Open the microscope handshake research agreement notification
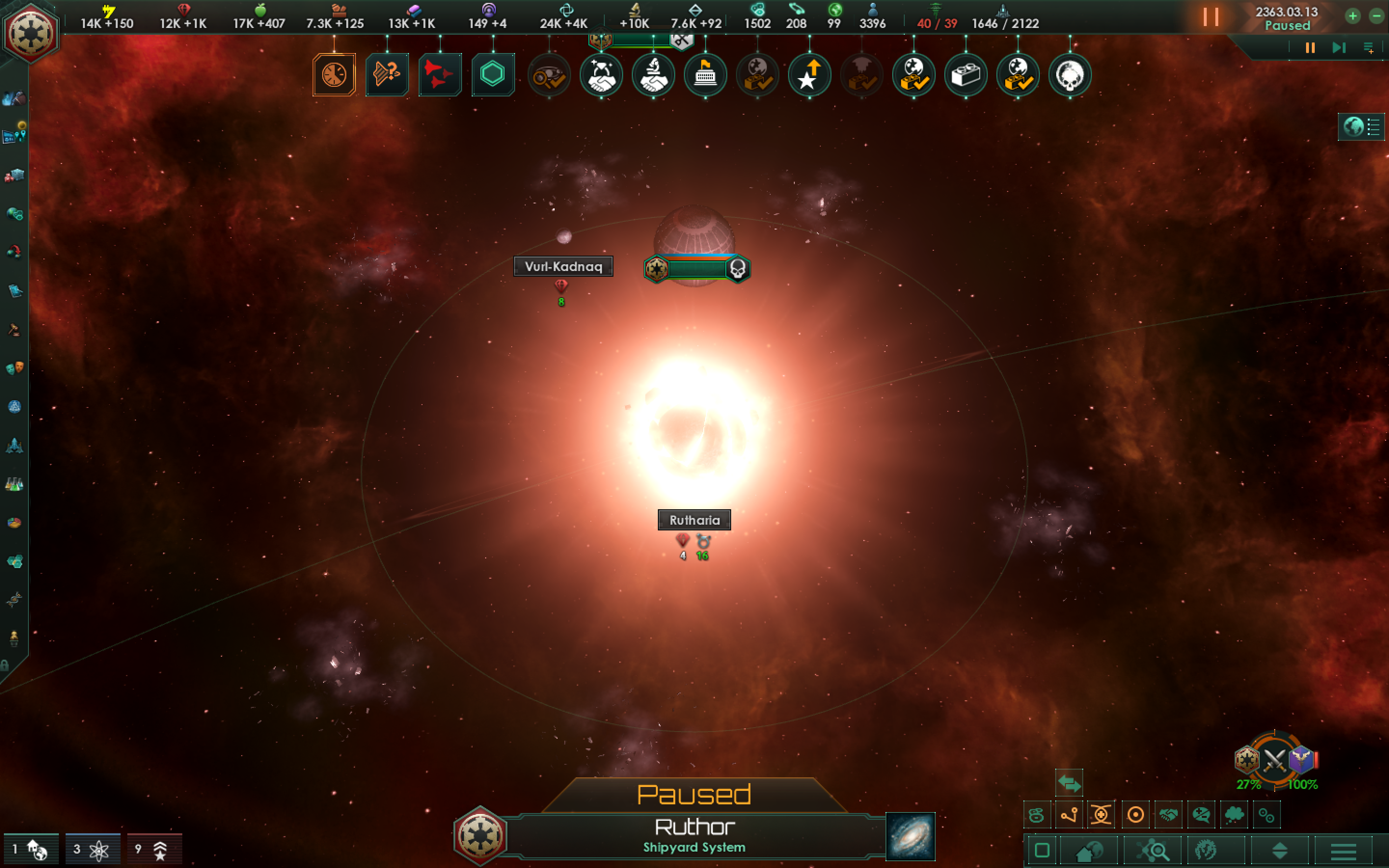Viewport: 1389px width, 868px height. [x=653, y=75]
